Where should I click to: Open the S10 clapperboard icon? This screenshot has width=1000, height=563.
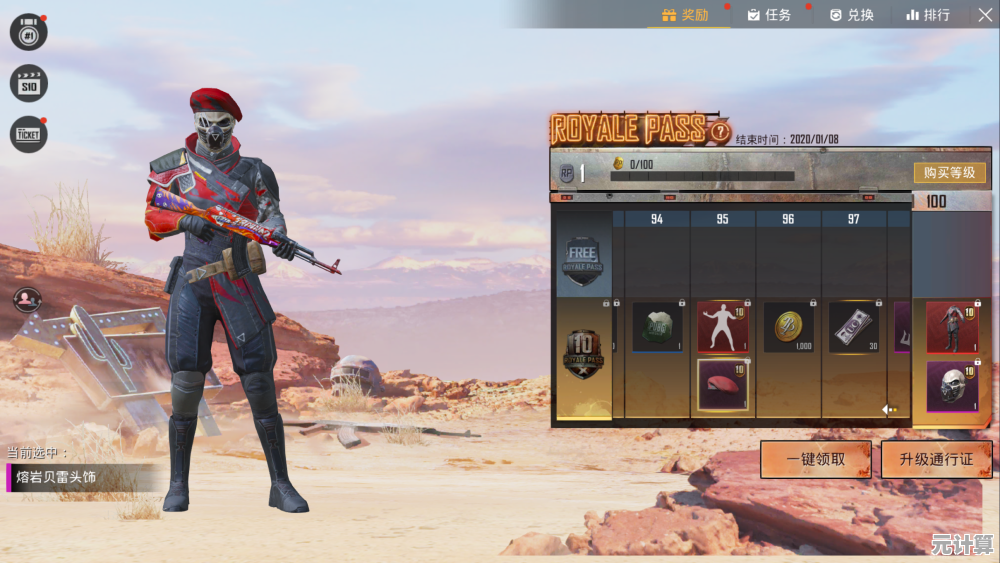(29, 83)
